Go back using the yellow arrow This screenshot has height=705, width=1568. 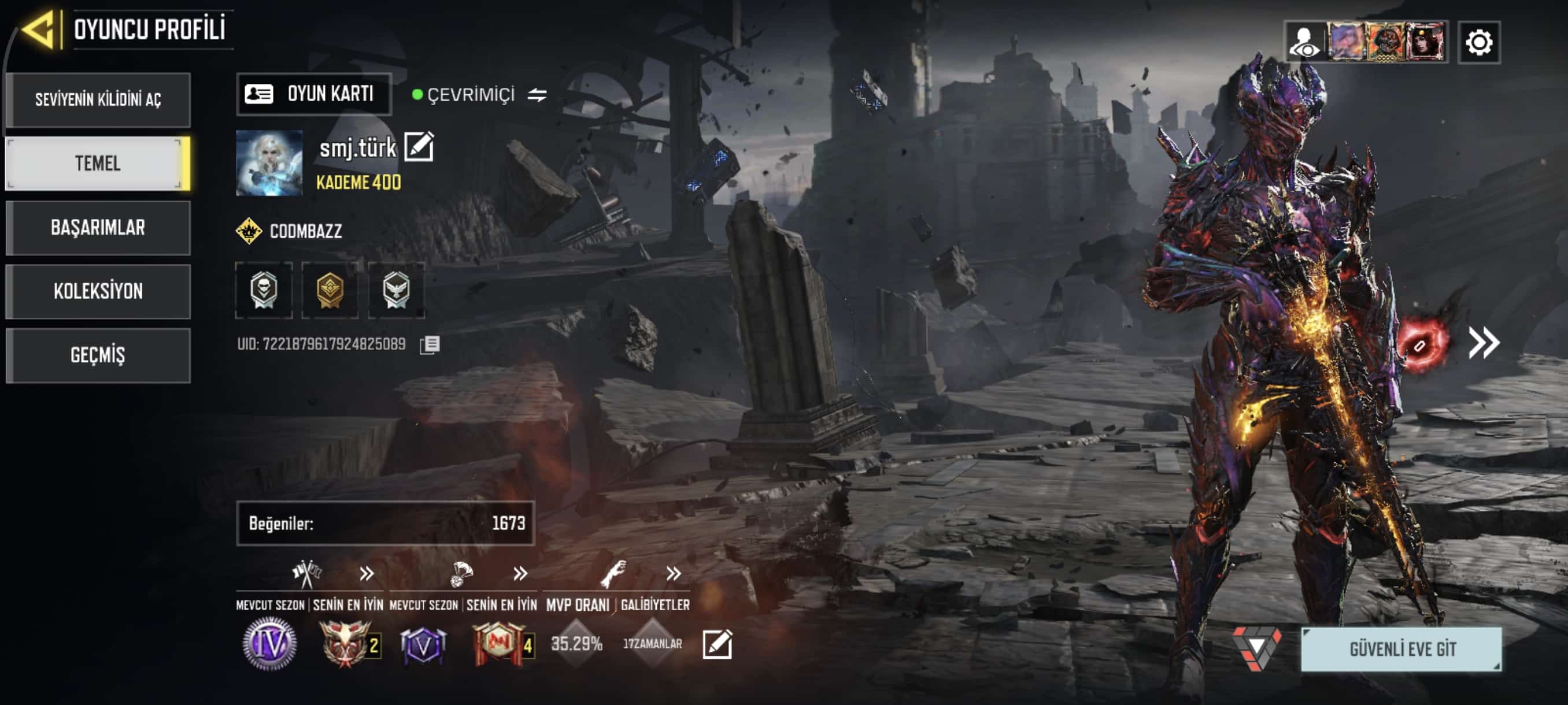pyautogui.click(x=40, y=29)
